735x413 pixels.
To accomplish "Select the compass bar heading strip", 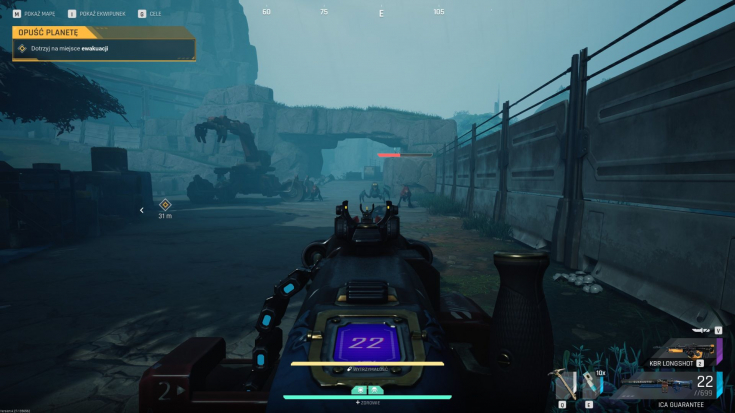I will pyautogui.click(x=381, y=12).
